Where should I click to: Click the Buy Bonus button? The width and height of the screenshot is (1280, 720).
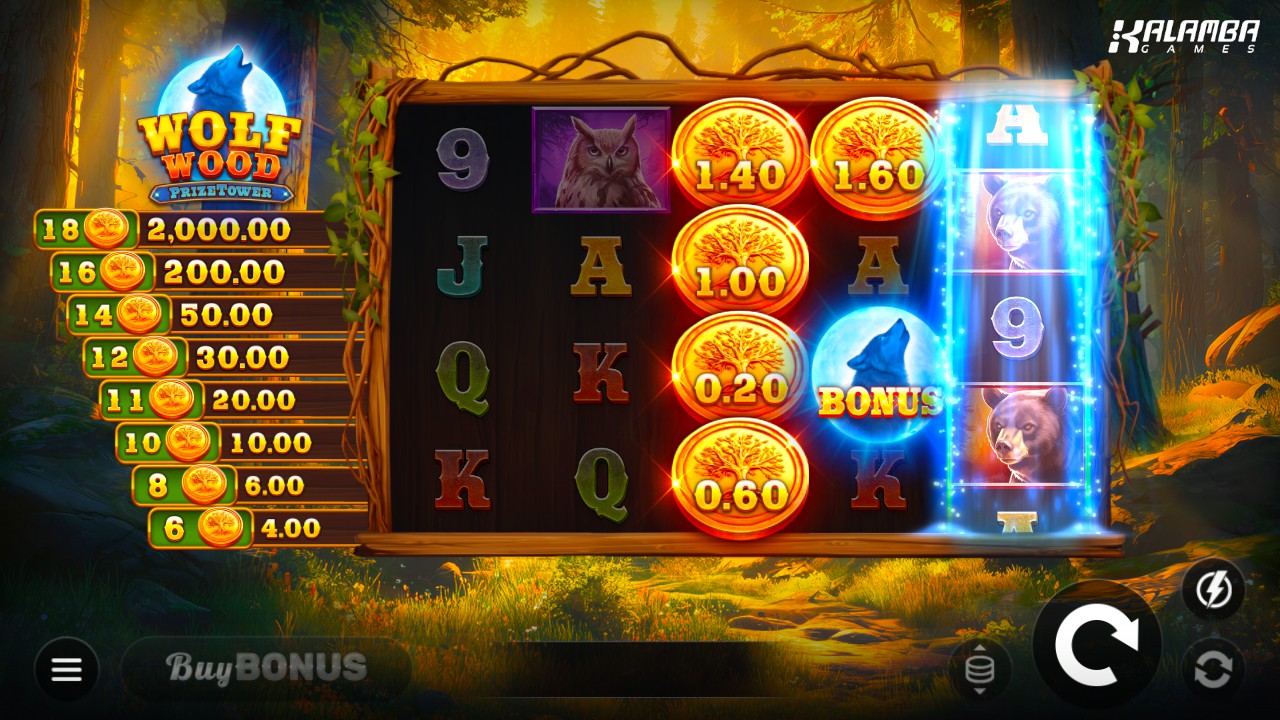click(266, 668)
